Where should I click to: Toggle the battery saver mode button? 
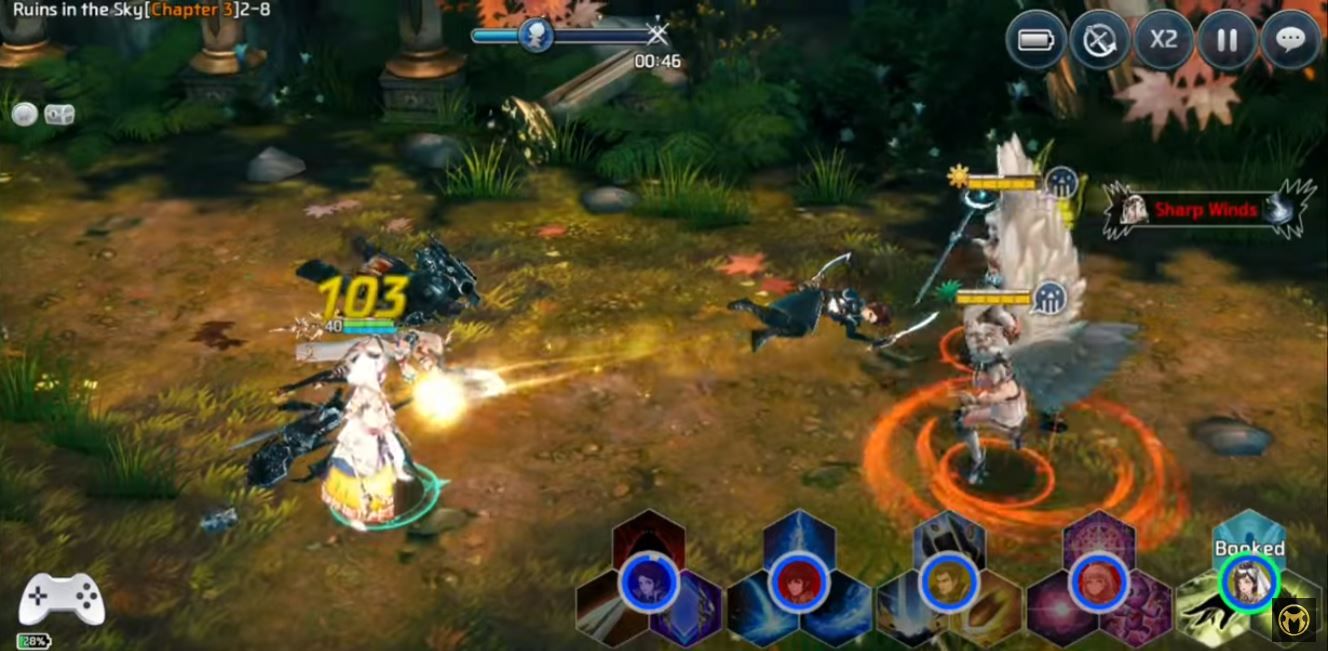coord(1036,41)
